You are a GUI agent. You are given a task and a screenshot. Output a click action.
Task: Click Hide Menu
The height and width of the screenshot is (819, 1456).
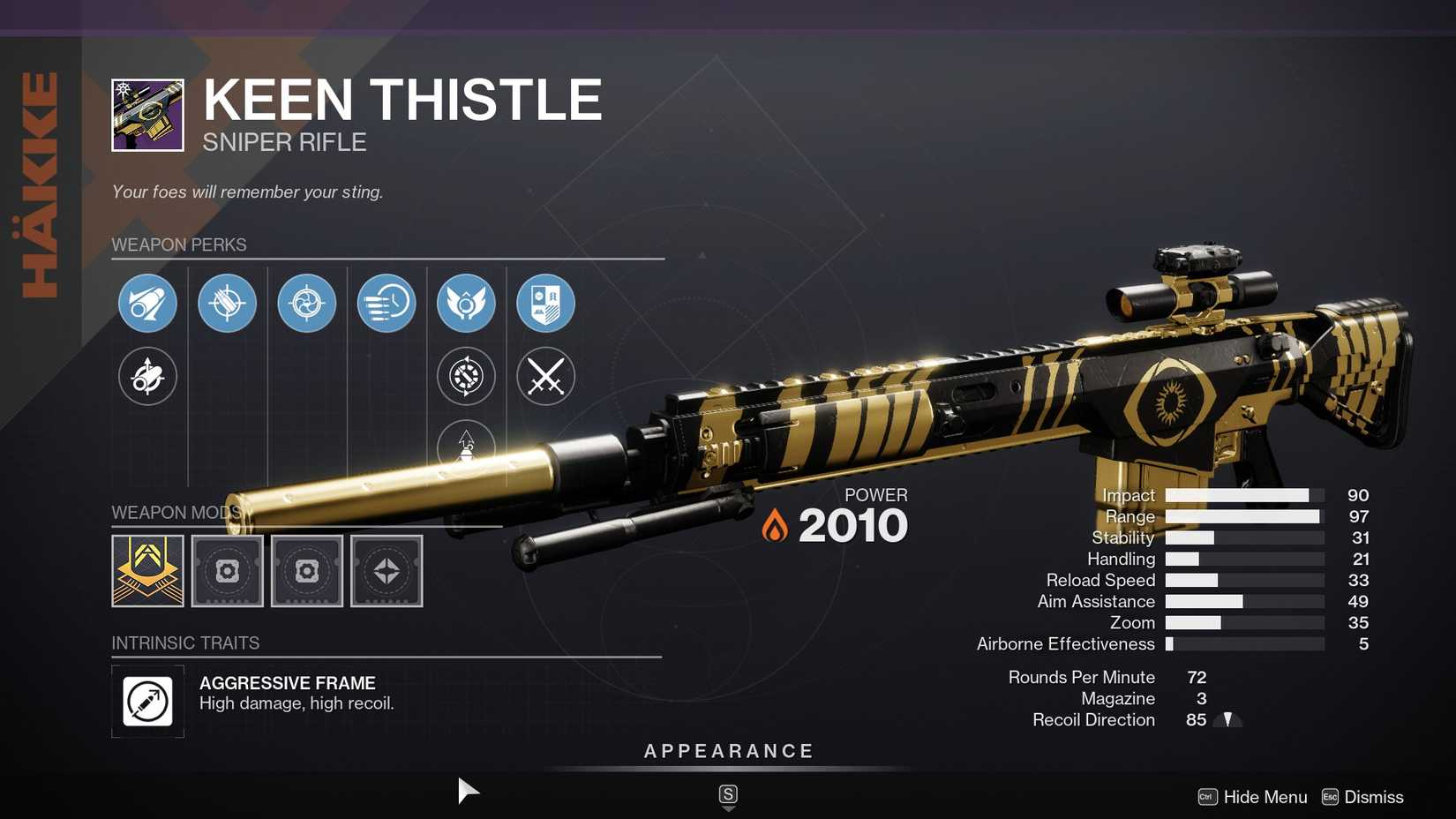pyautogui.click(x=1264, y=797)
